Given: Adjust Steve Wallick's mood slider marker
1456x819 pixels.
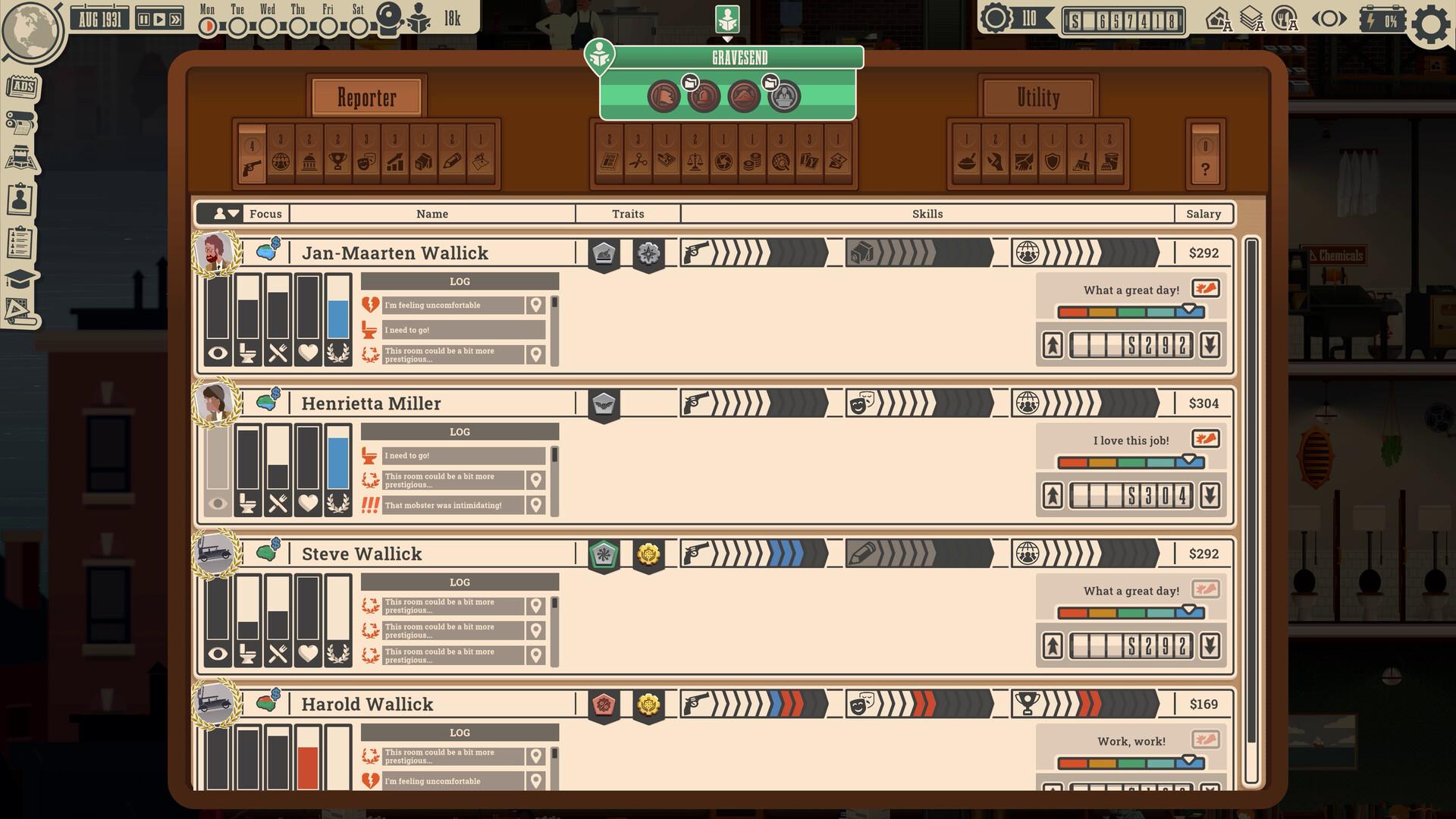Looking at the screenshot, I should coord(1188,607).
